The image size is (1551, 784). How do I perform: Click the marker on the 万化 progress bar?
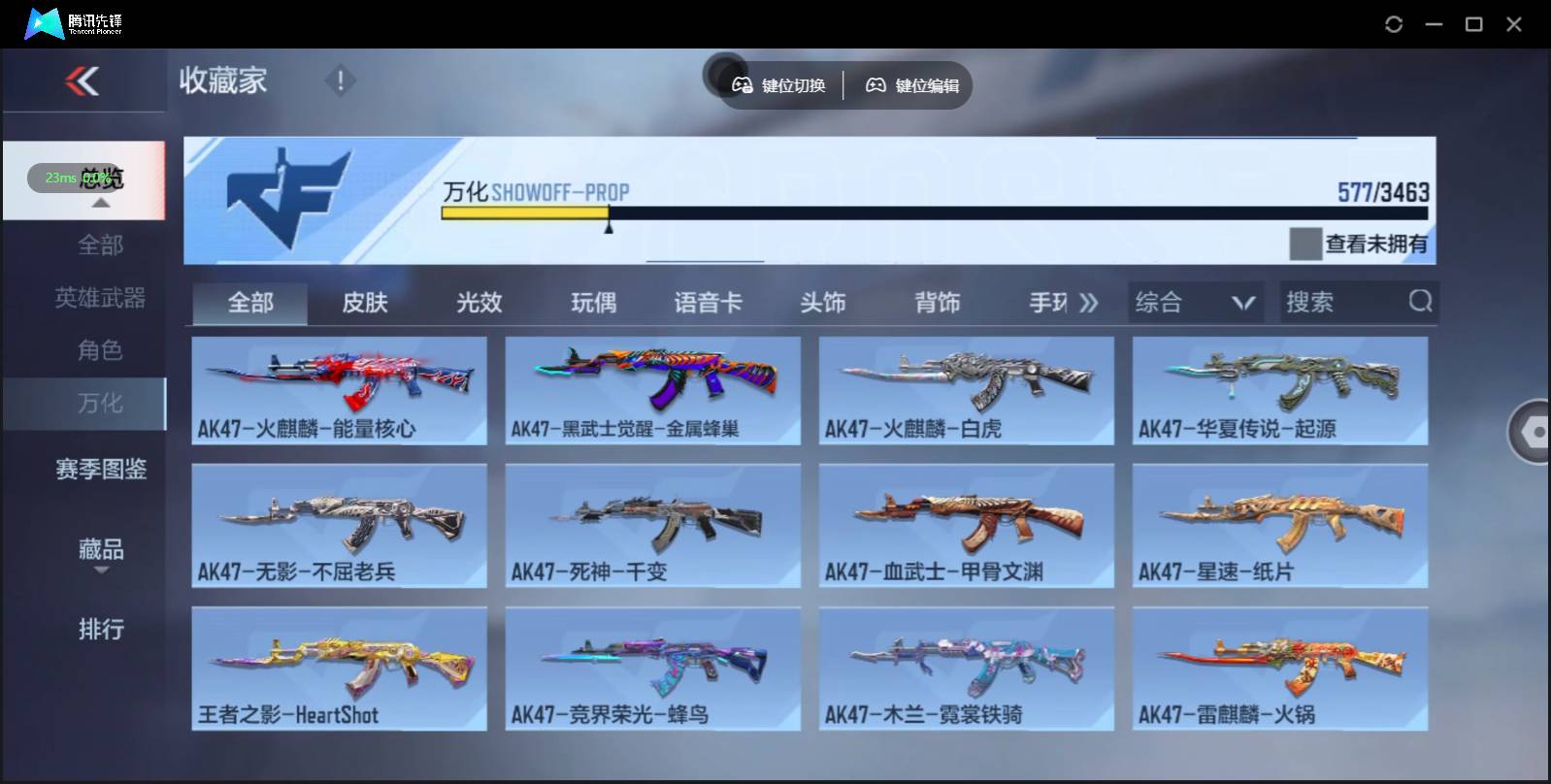pyautogui.click(x=610, y=225)
